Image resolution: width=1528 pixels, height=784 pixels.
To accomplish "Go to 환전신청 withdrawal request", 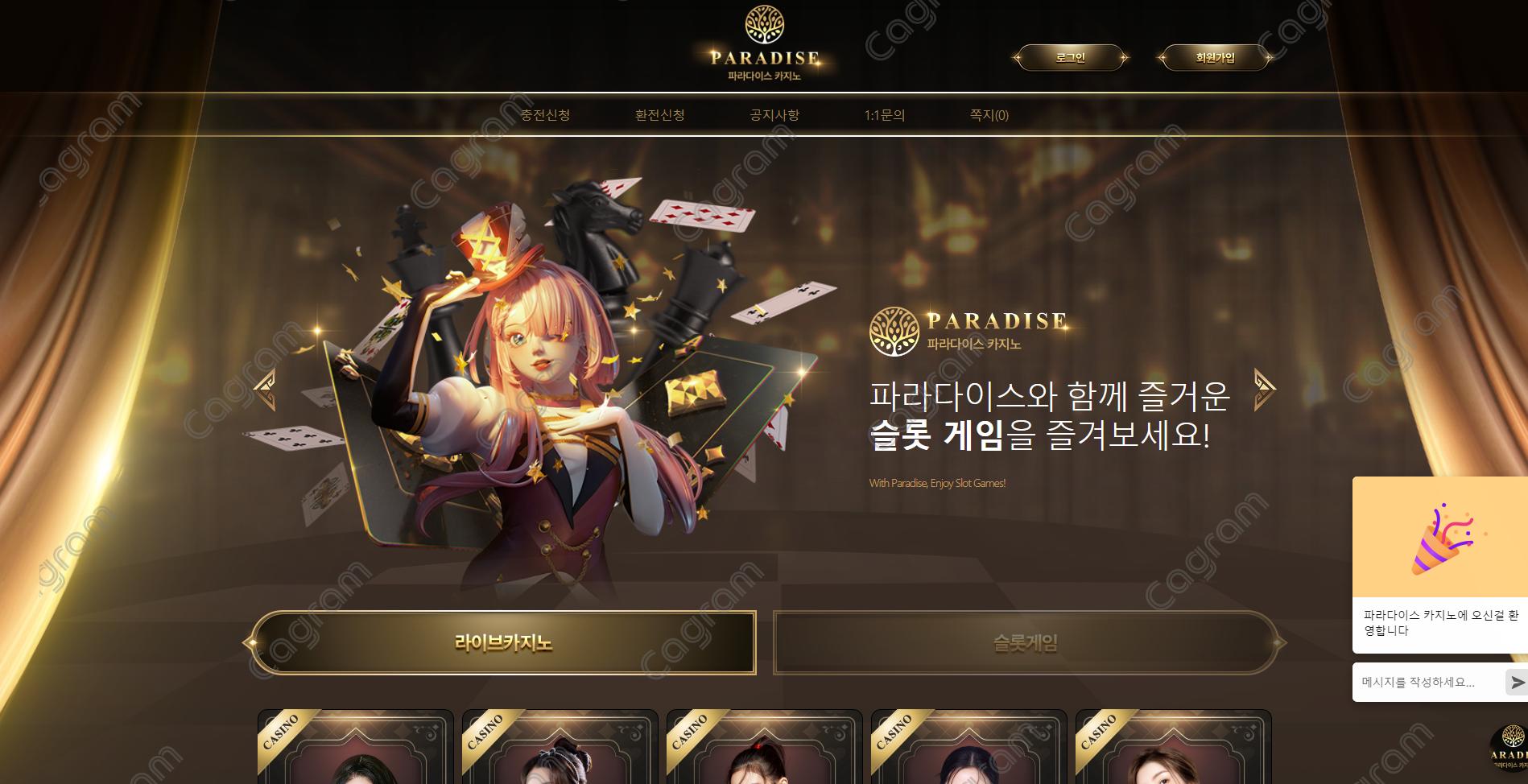I will tap(659, 115).
